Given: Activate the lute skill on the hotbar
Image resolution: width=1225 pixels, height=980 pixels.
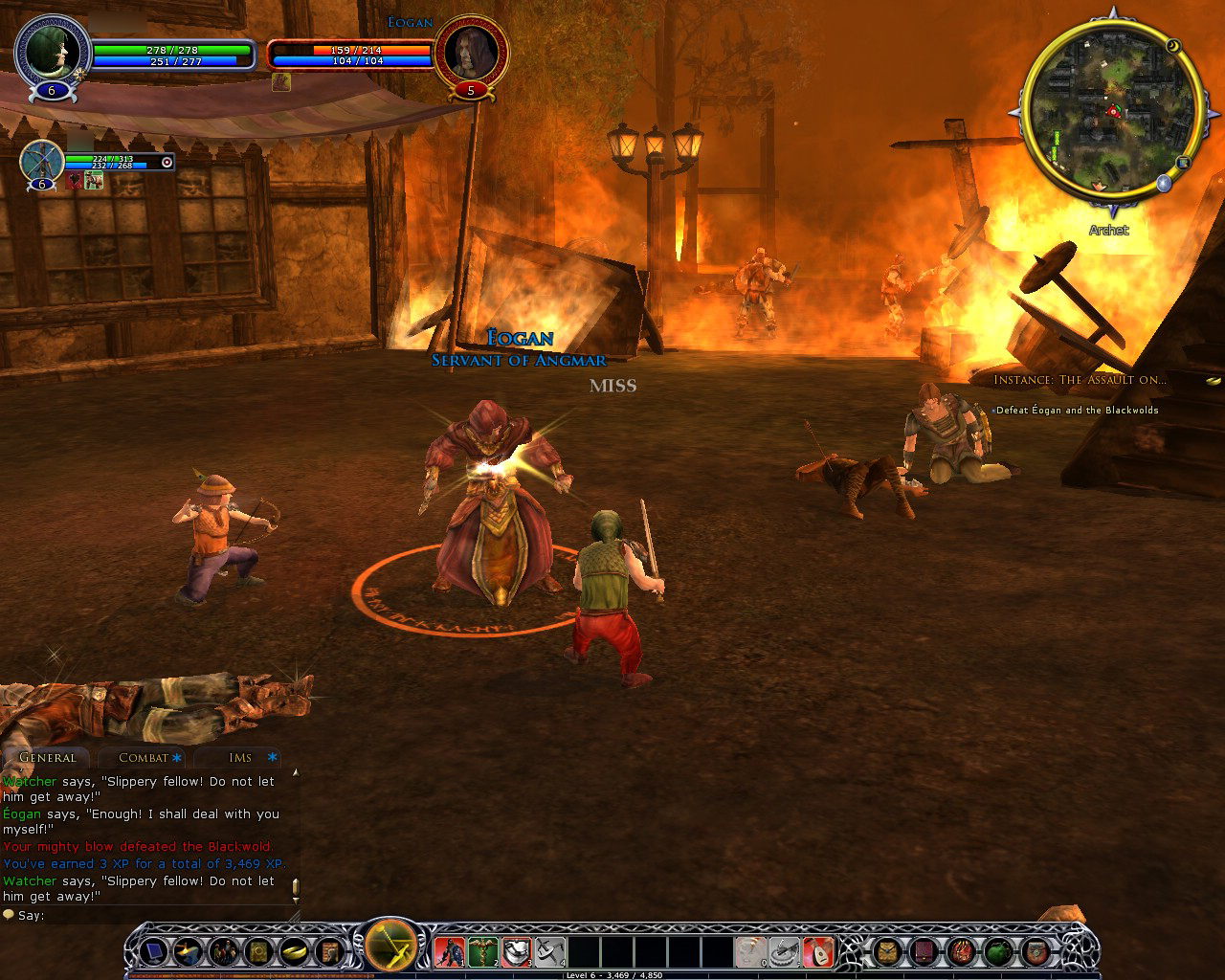Looking at the screenshot, I should 818,951.
